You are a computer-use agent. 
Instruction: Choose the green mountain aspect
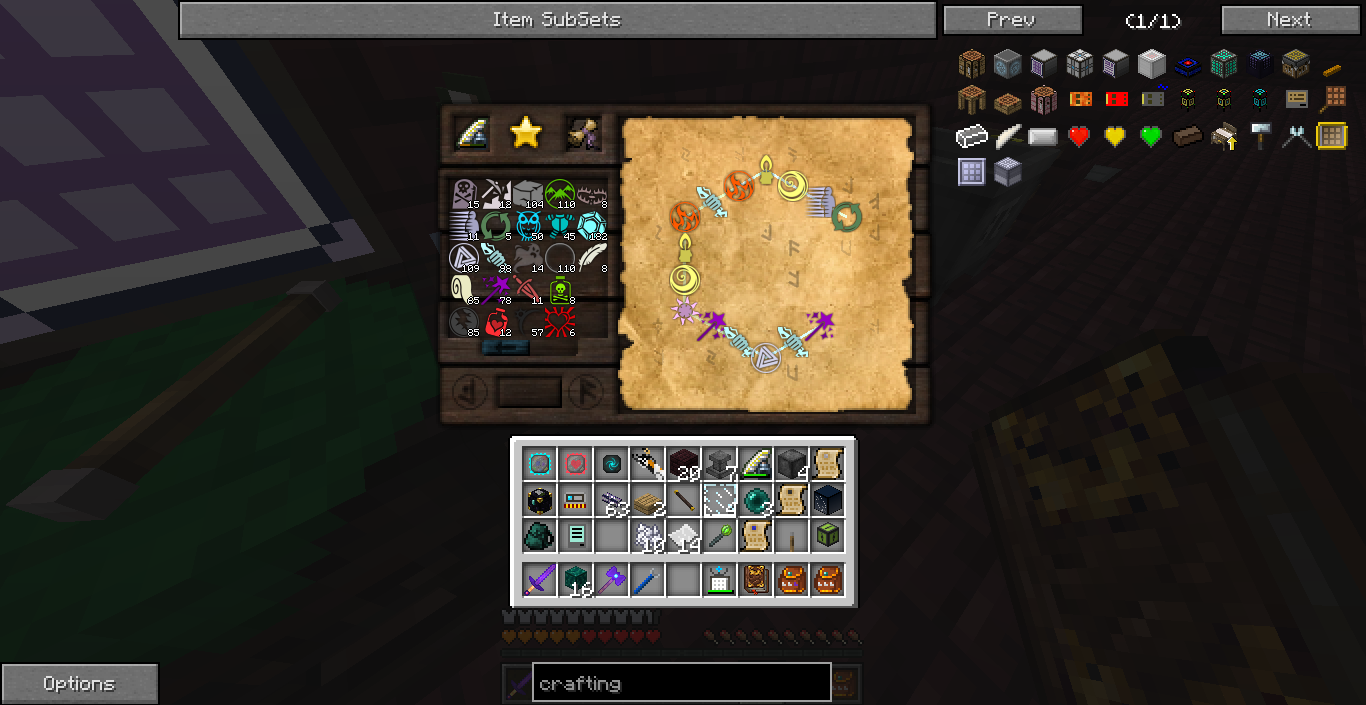(560, 193)
